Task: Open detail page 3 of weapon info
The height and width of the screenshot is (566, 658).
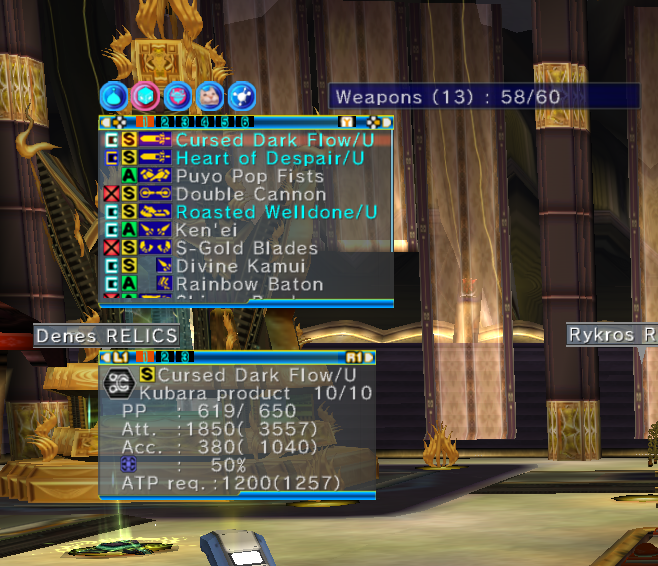Action: pos(184,356)
